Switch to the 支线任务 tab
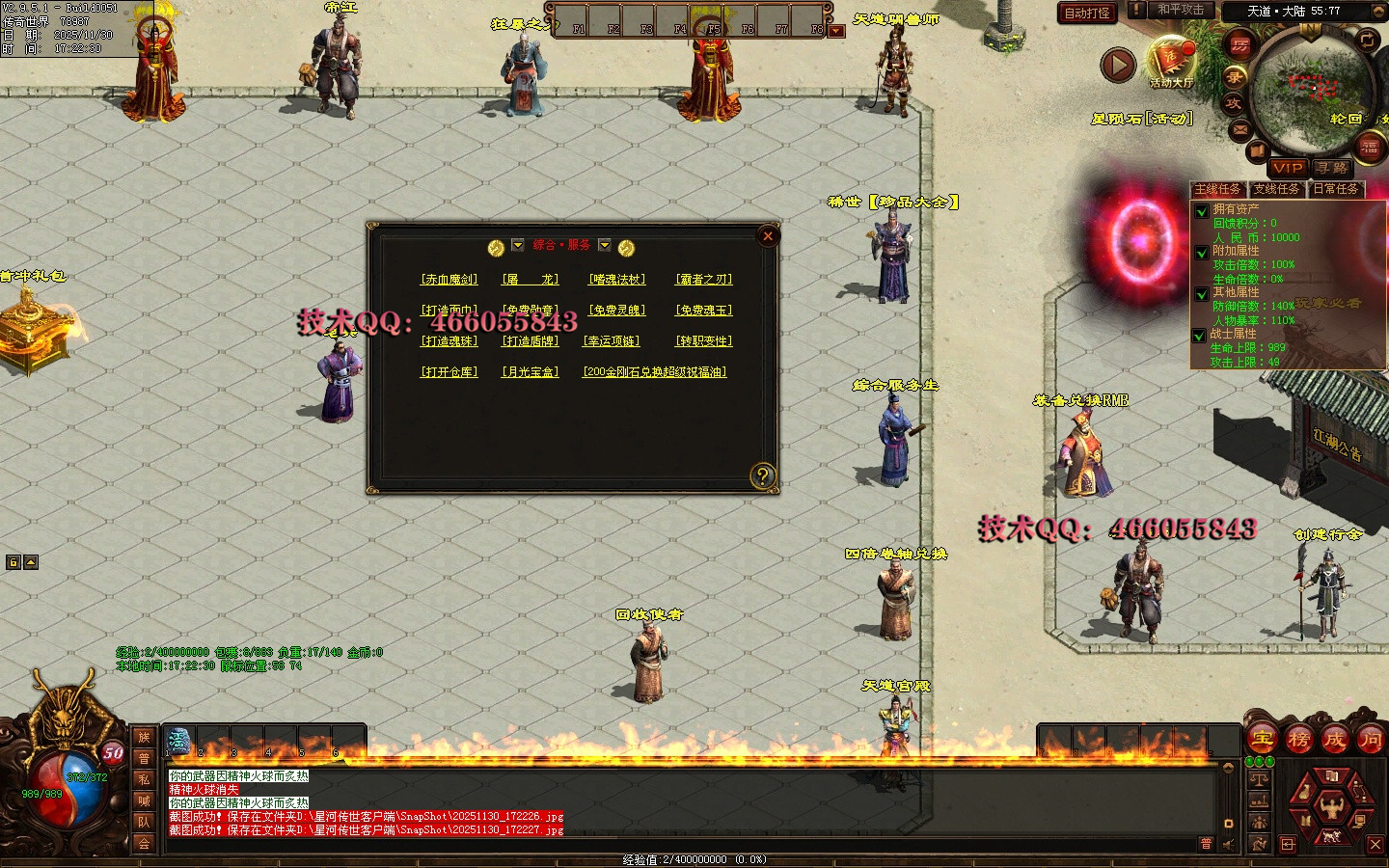The height and width of the screenshot is (868, 1389). click(x=1276, y=190)
